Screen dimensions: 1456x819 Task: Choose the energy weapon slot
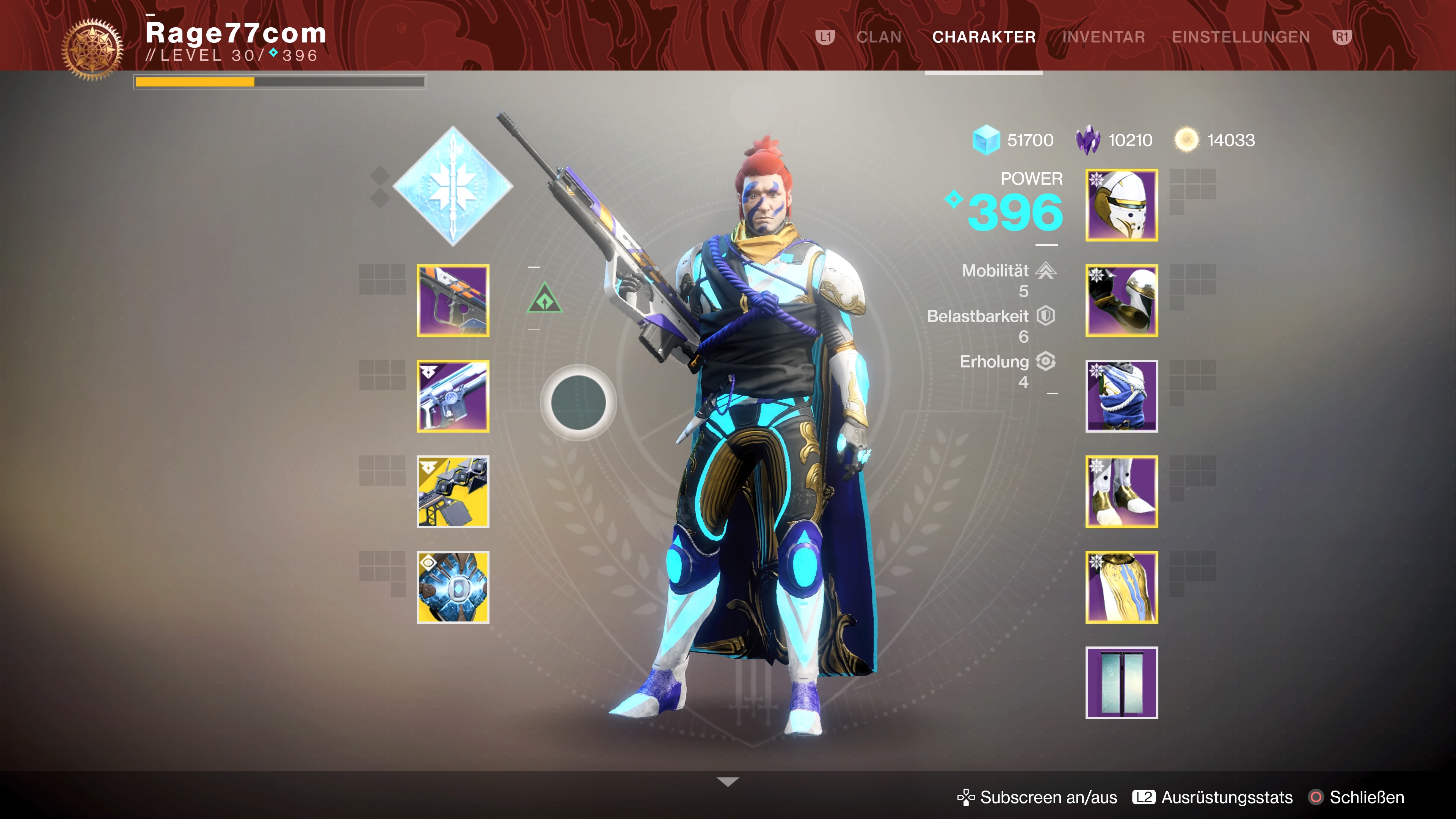pos(453,396)
